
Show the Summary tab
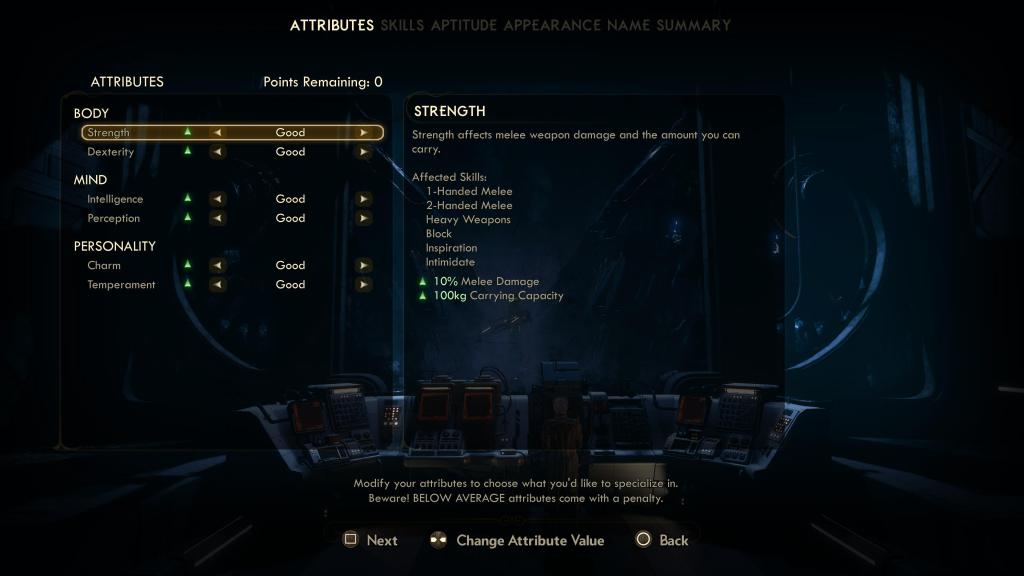tap(693, 25)
